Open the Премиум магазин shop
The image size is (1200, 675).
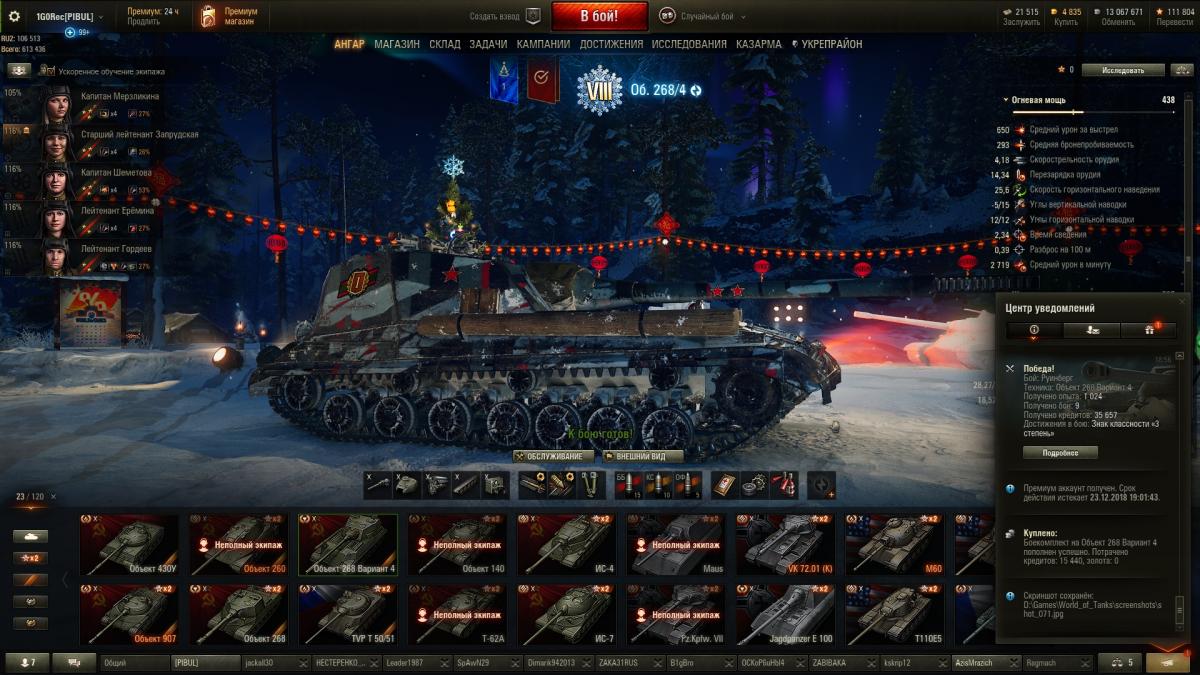228,16
